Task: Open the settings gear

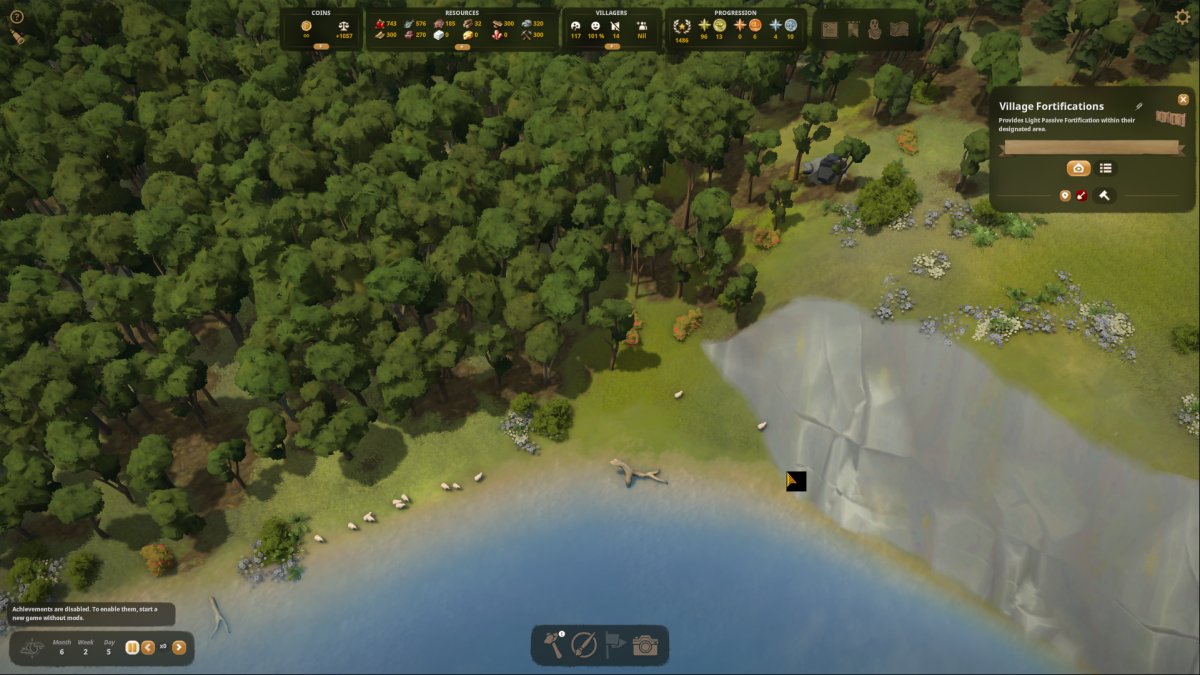Action: click(x=1183, y=16)
